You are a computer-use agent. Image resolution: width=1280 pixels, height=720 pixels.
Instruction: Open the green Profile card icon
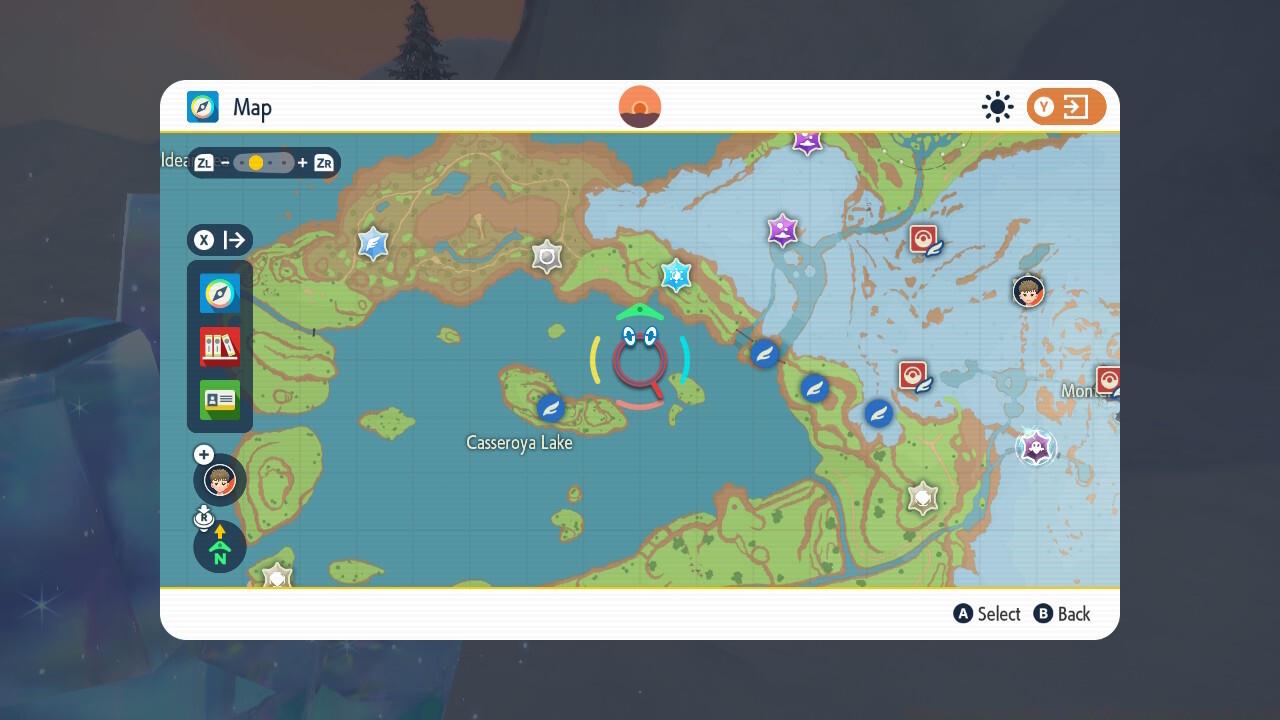pyautogui.click(x=218, y=400)
